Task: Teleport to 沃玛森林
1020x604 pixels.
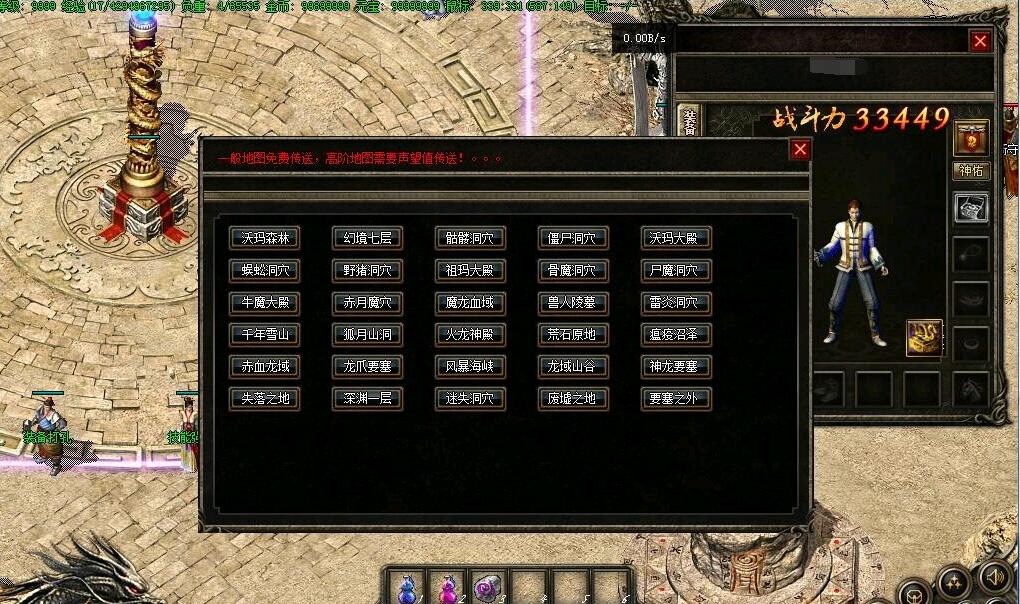Action: (264, 238)
